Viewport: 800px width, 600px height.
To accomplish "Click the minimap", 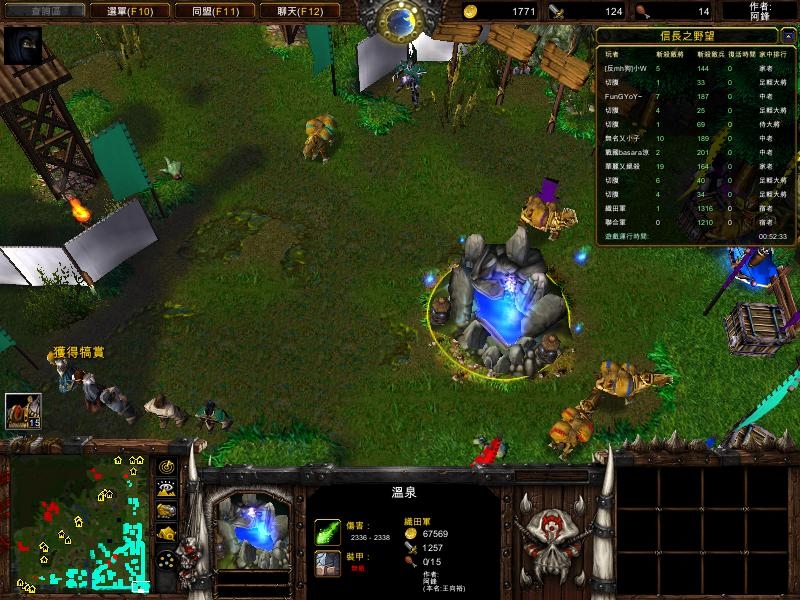I will (80, 522).
